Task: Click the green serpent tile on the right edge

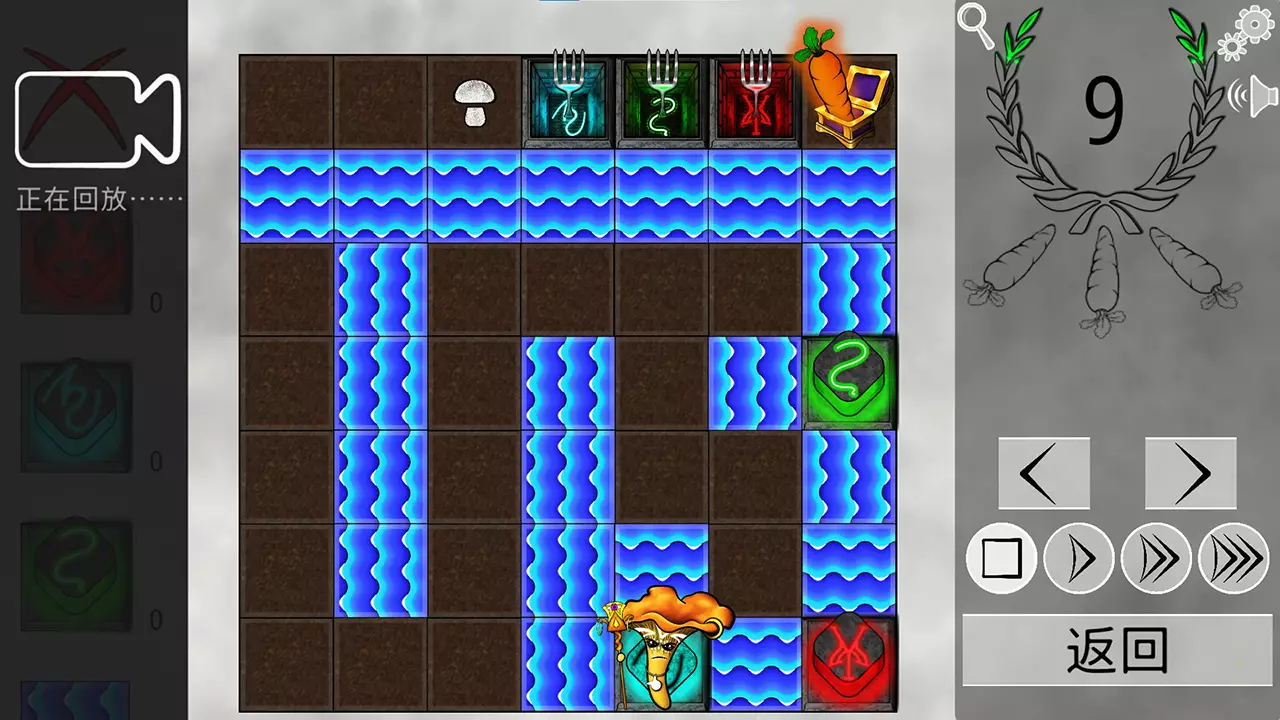Action: [849, 381]
